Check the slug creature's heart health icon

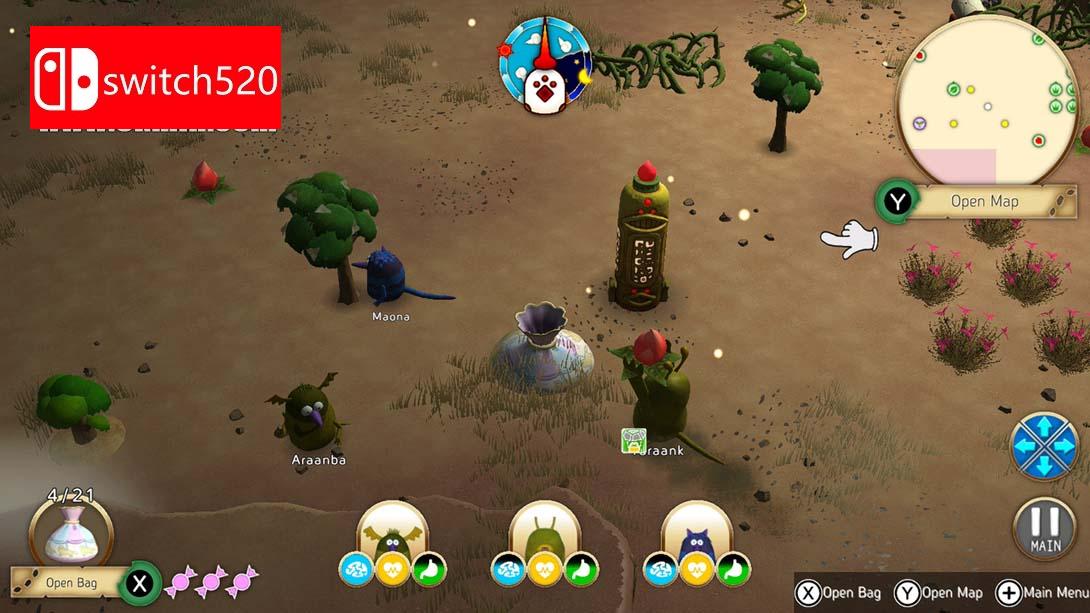tap(544, 568)
